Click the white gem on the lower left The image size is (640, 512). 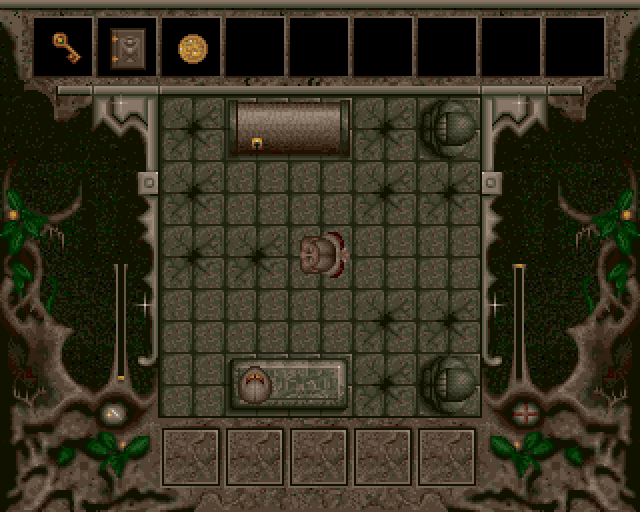tap(114, 413)
